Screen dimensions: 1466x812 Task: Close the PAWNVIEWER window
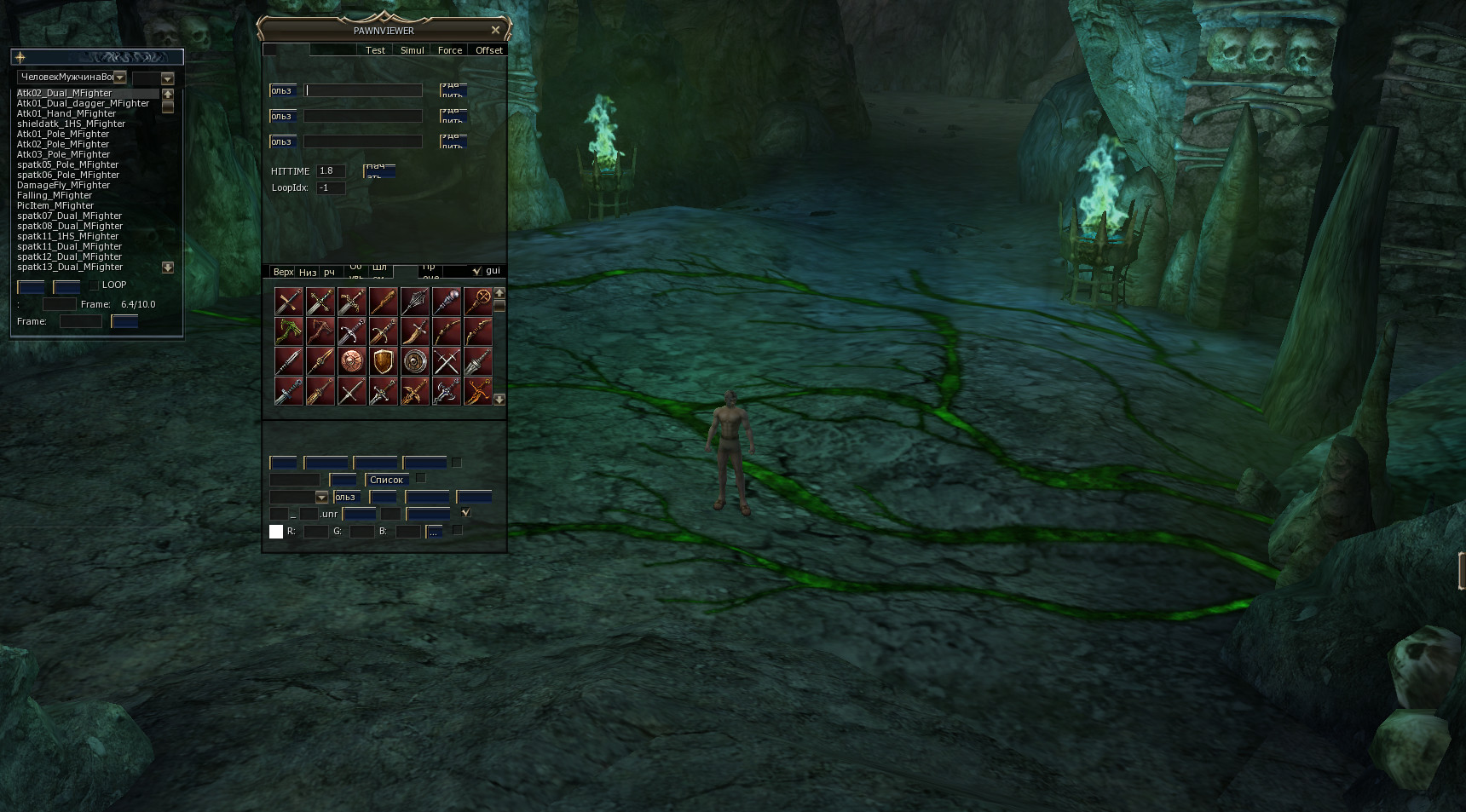(x=495, y=30)
